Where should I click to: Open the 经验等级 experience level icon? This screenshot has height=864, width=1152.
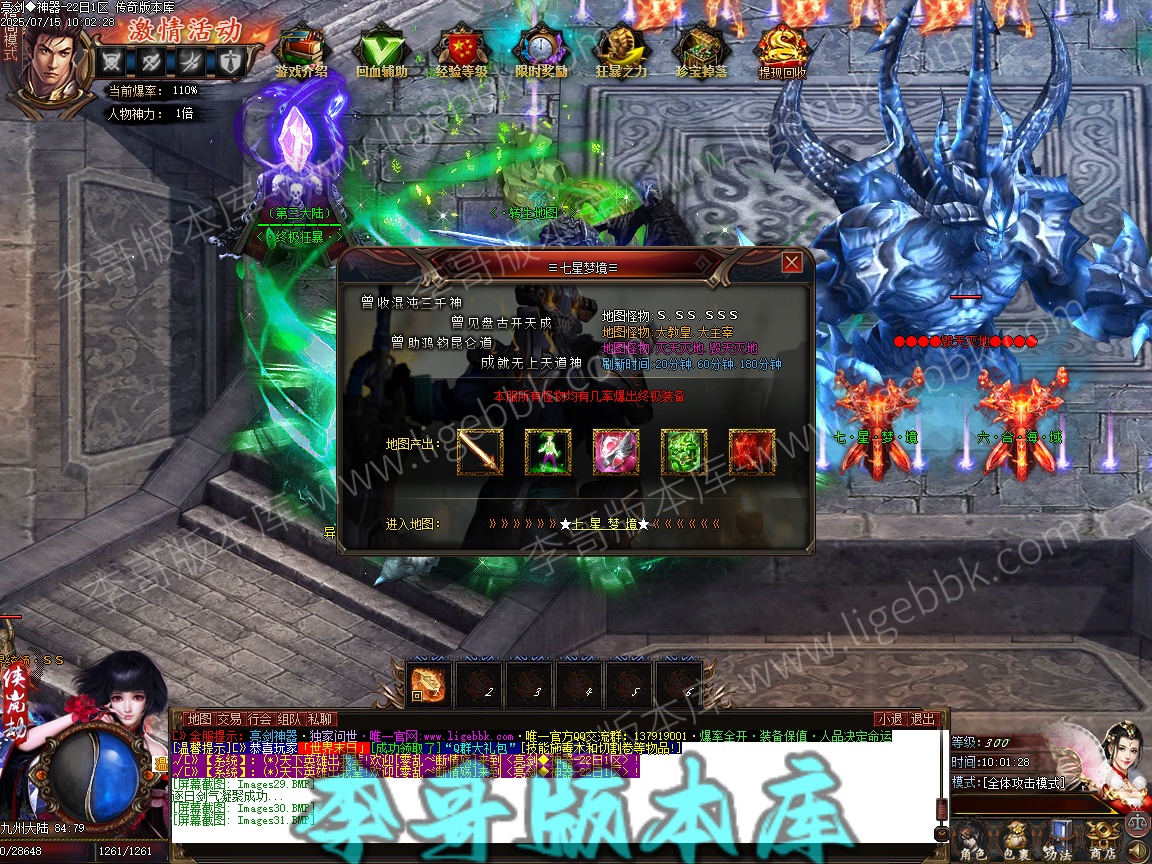click(461, 50)
